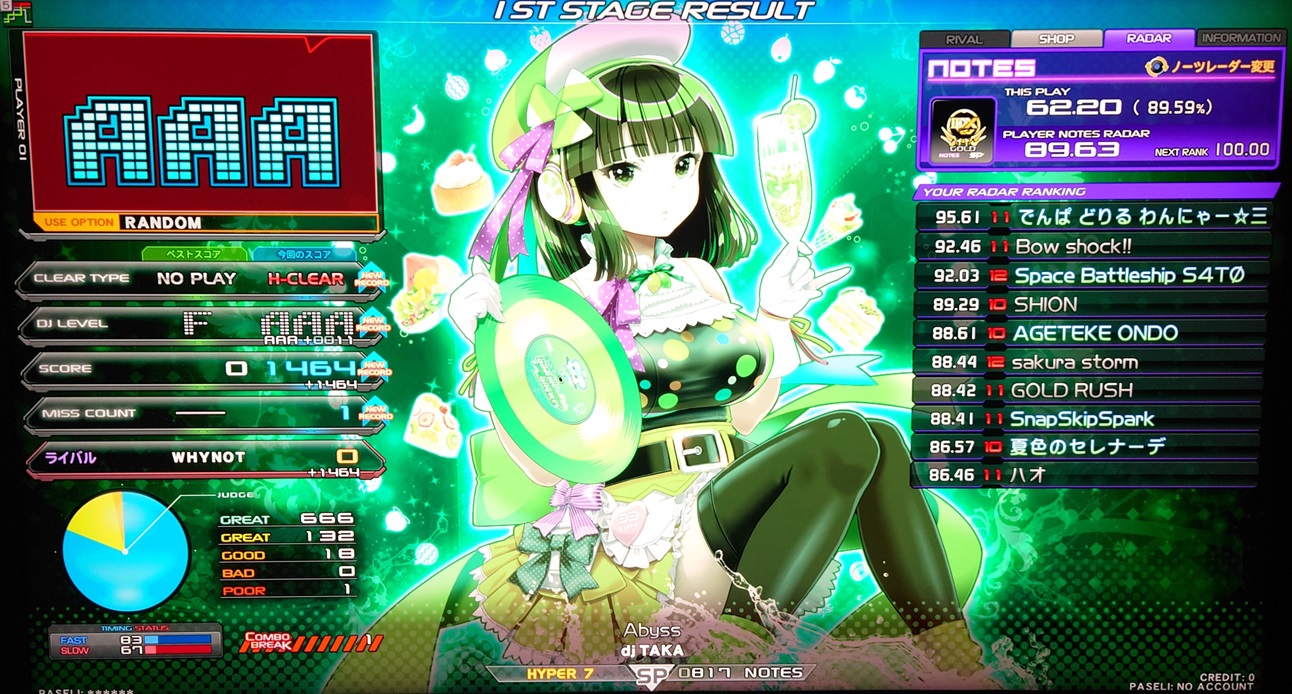Select Bow shock!! in radar ranking
Screen dimensions: 1292x694
(x=1092, y=246)
